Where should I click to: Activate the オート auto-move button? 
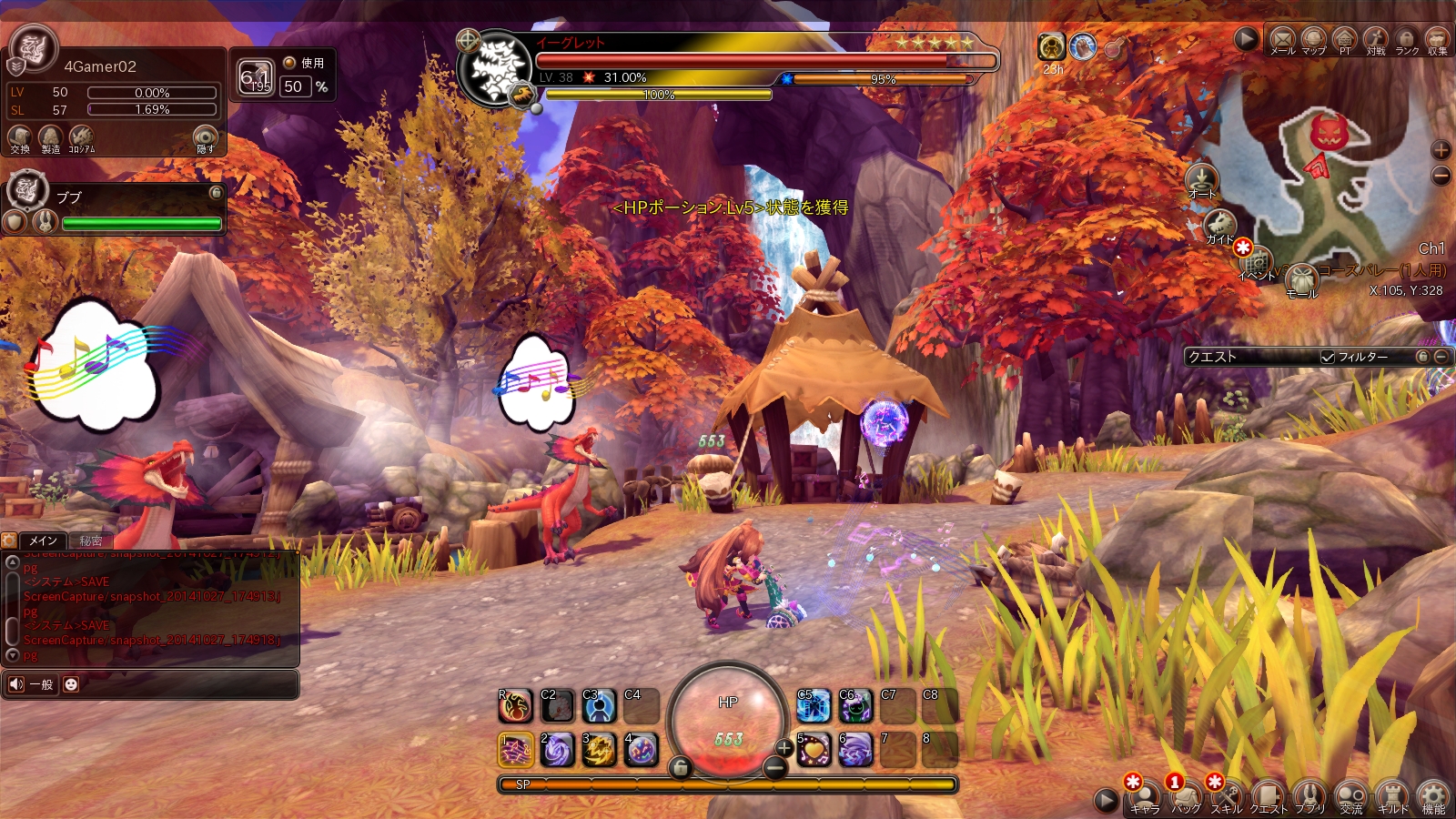pos(1201,179)
